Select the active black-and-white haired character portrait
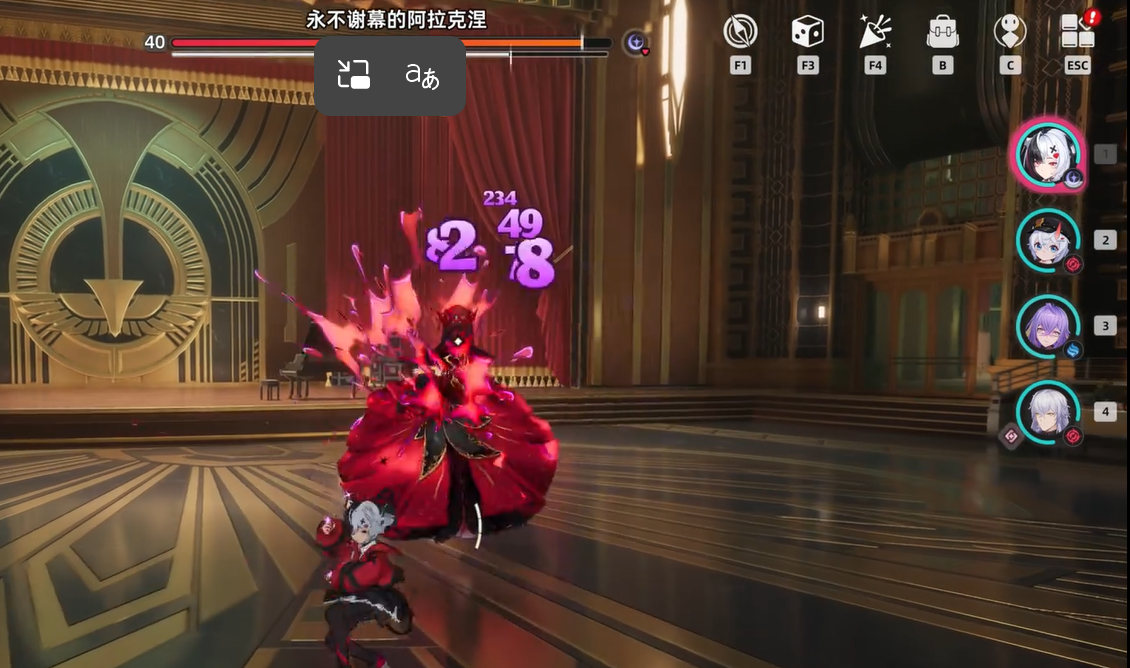 click(1047, 155)
